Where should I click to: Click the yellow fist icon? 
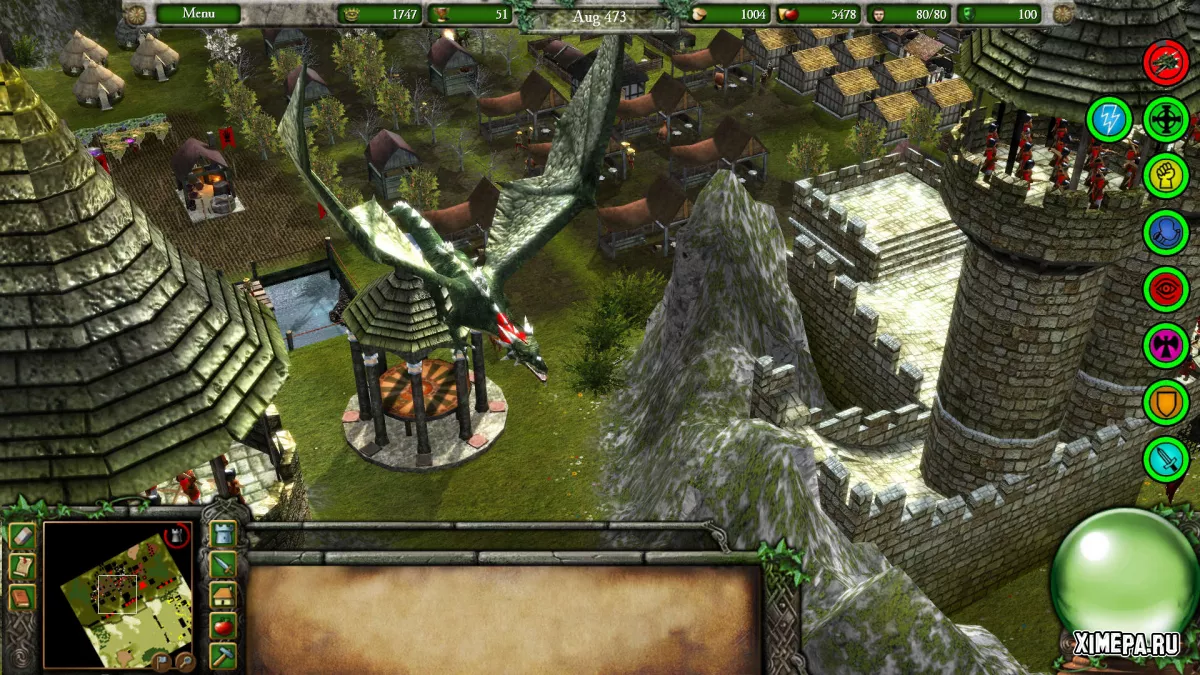(x=1165, y=176)
